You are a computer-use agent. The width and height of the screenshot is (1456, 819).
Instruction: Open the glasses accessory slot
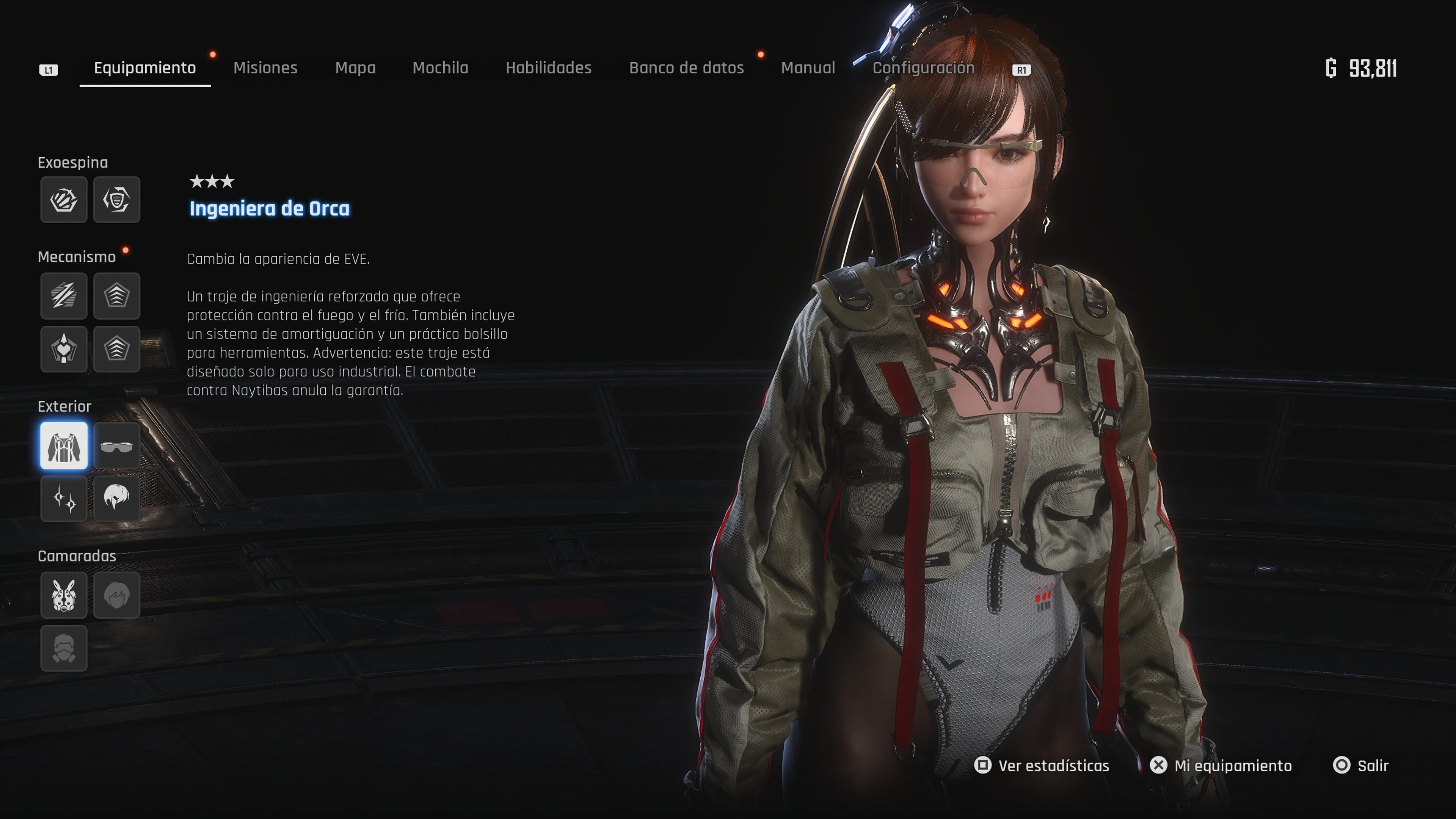[116, 446]
